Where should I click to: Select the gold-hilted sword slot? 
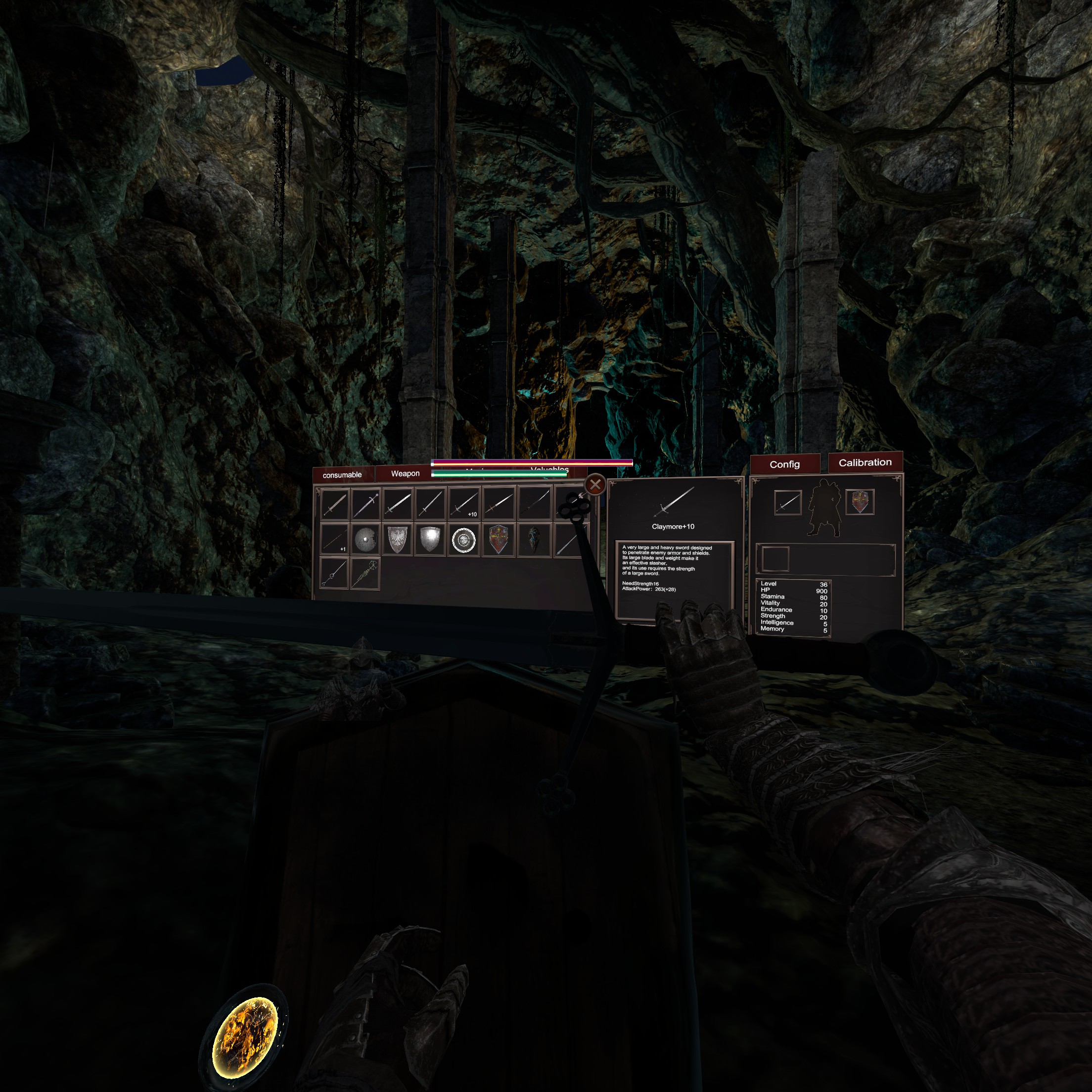pos(499,503)
